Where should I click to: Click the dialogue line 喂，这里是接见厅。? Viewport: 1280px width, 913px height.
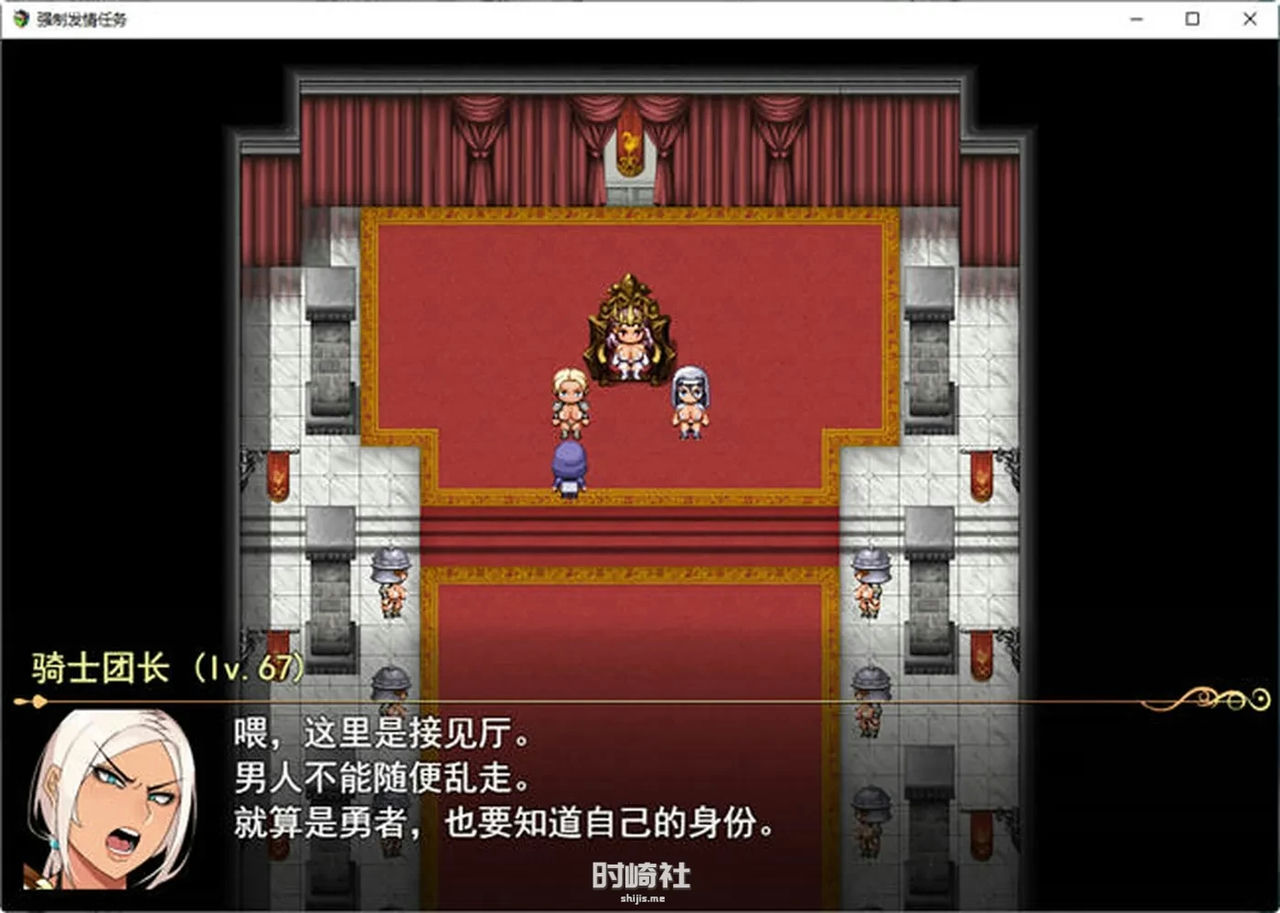(380, 735)
